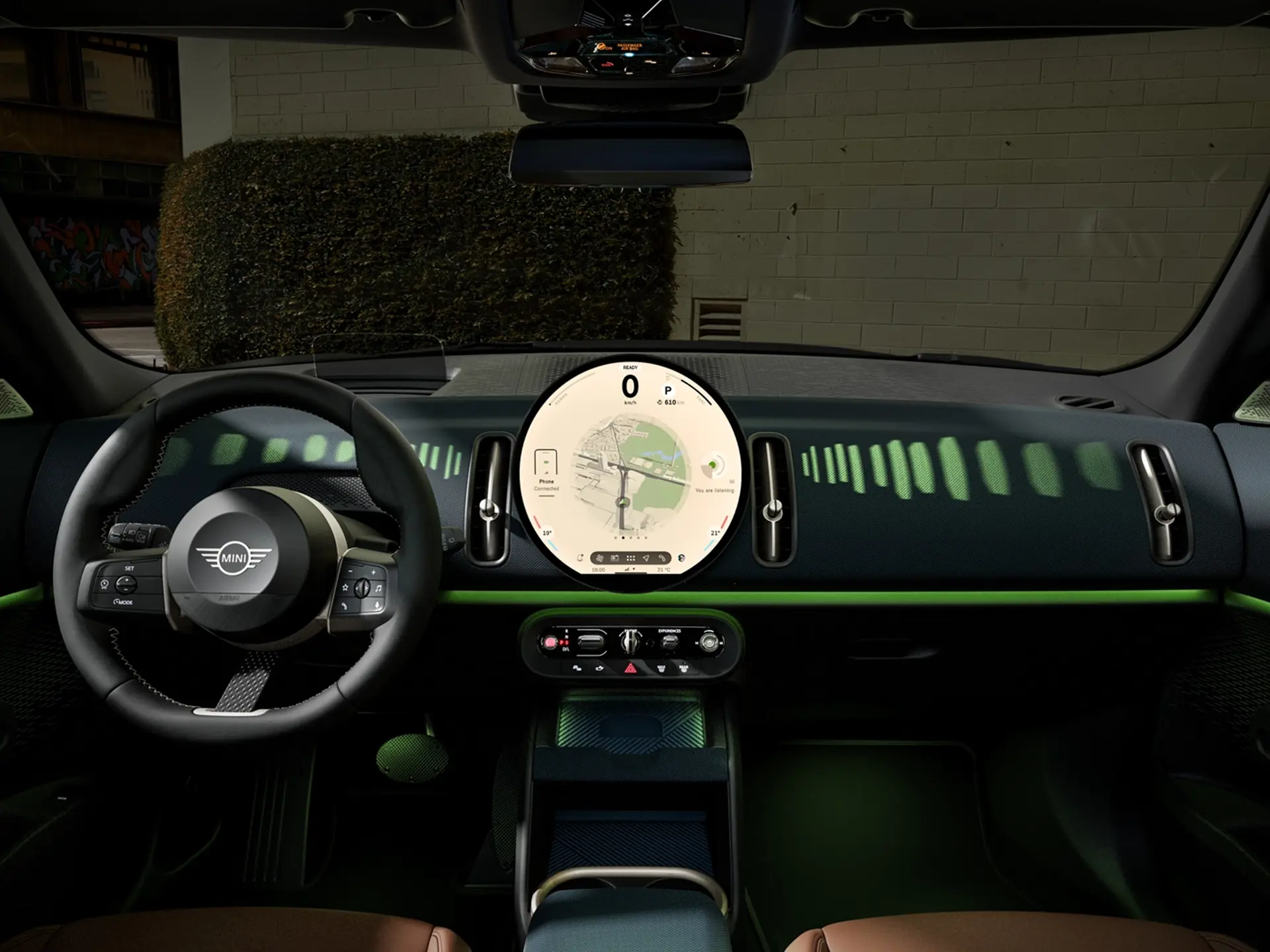Adjust driver temperature showing 19 degrees
Image resolution: width=1270 pixels, height=952 pixels.
click(546, 533)
